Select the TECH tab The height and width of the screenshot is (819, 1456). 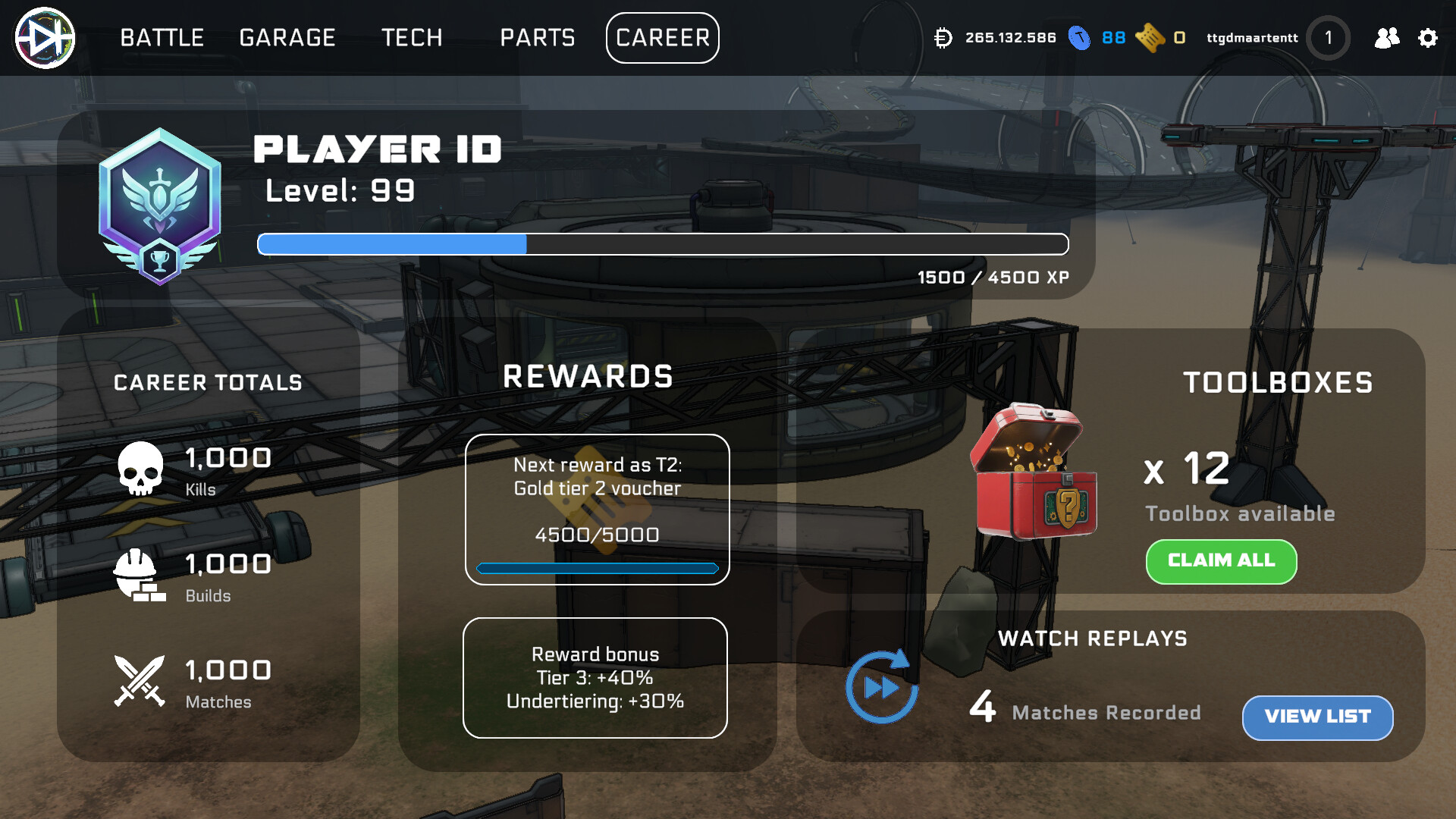[412, 38]
